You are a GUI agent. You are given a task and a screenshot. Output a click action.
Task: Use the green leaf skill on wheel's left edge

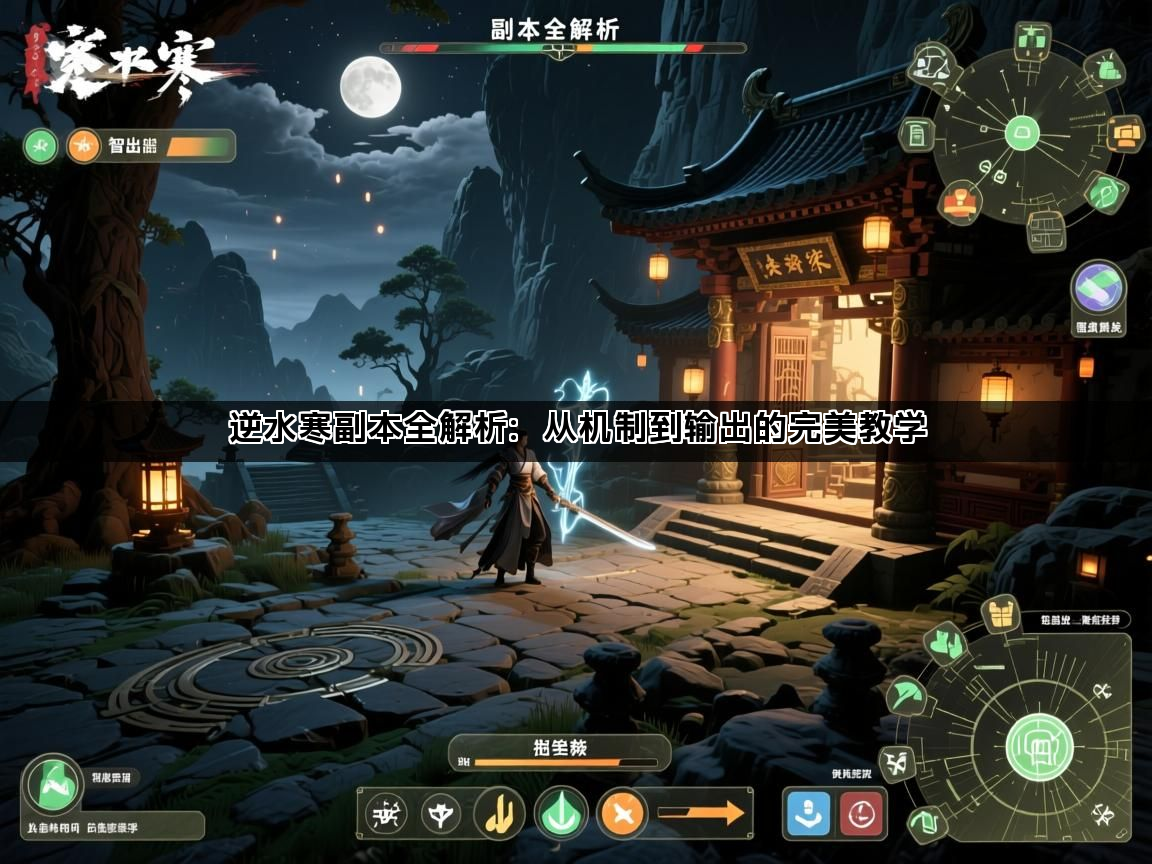(907, 694)
